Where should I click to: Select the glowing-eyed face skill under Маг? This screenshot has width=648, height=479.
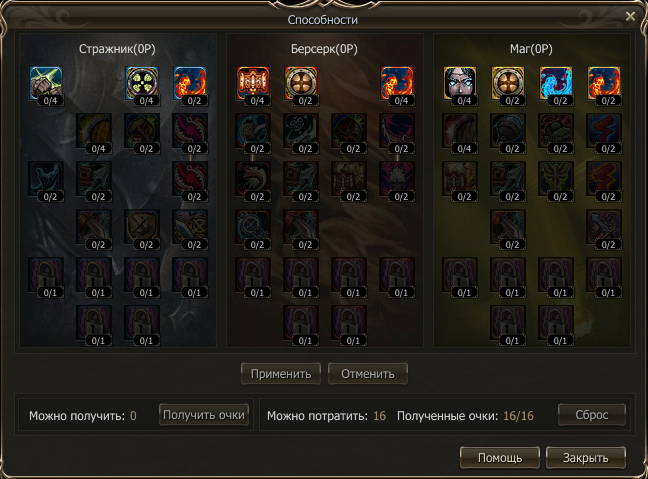point(460,83)
